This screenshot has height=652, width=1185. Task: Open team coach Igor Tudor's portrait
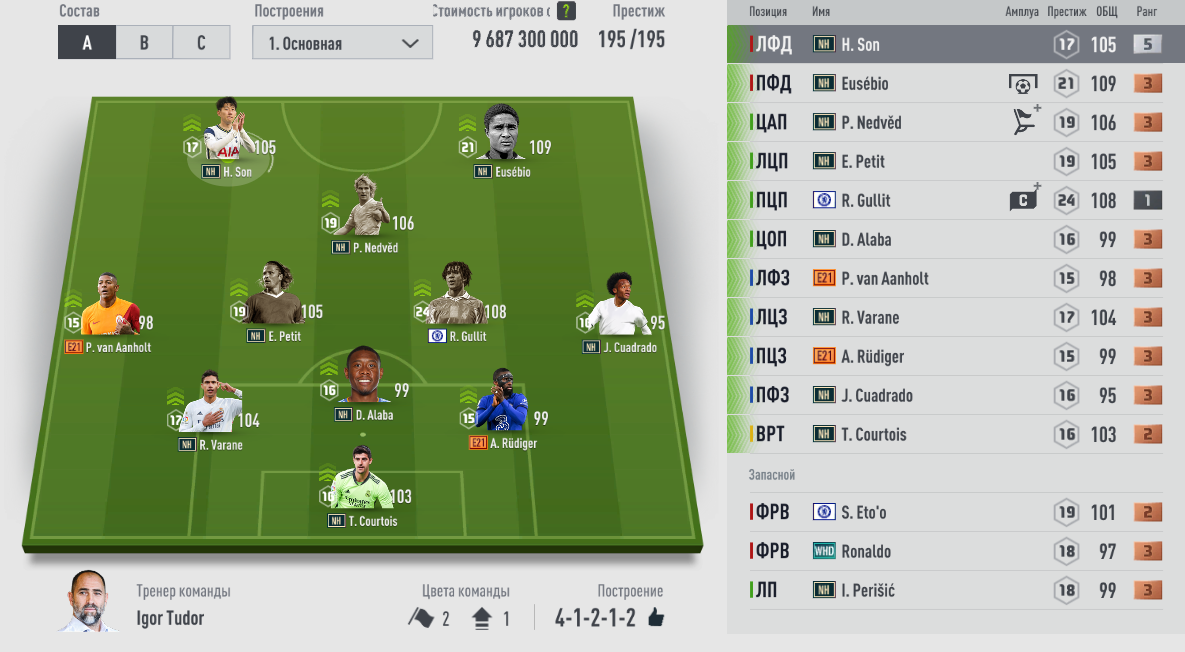(x=87, y=602)
